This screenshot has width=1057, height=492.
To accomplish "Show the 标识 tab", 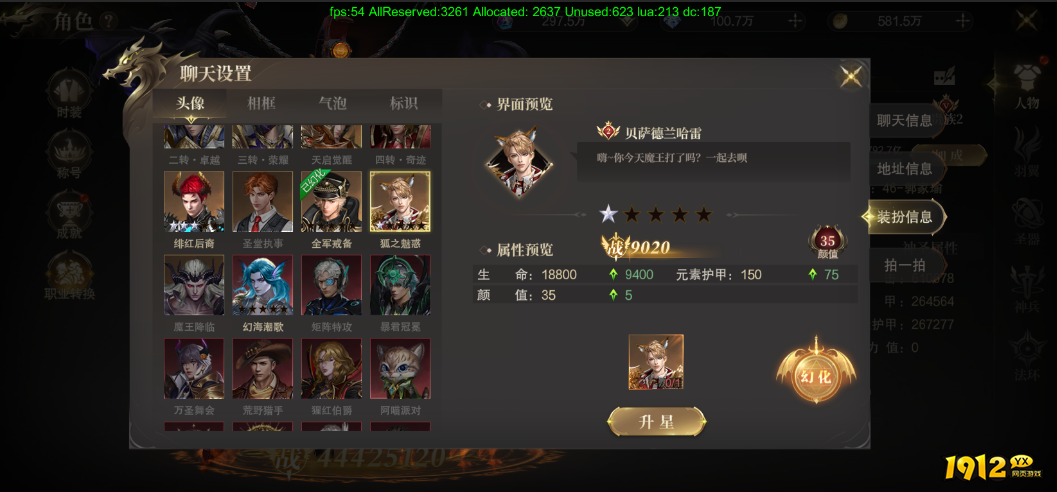I will 403,104.
